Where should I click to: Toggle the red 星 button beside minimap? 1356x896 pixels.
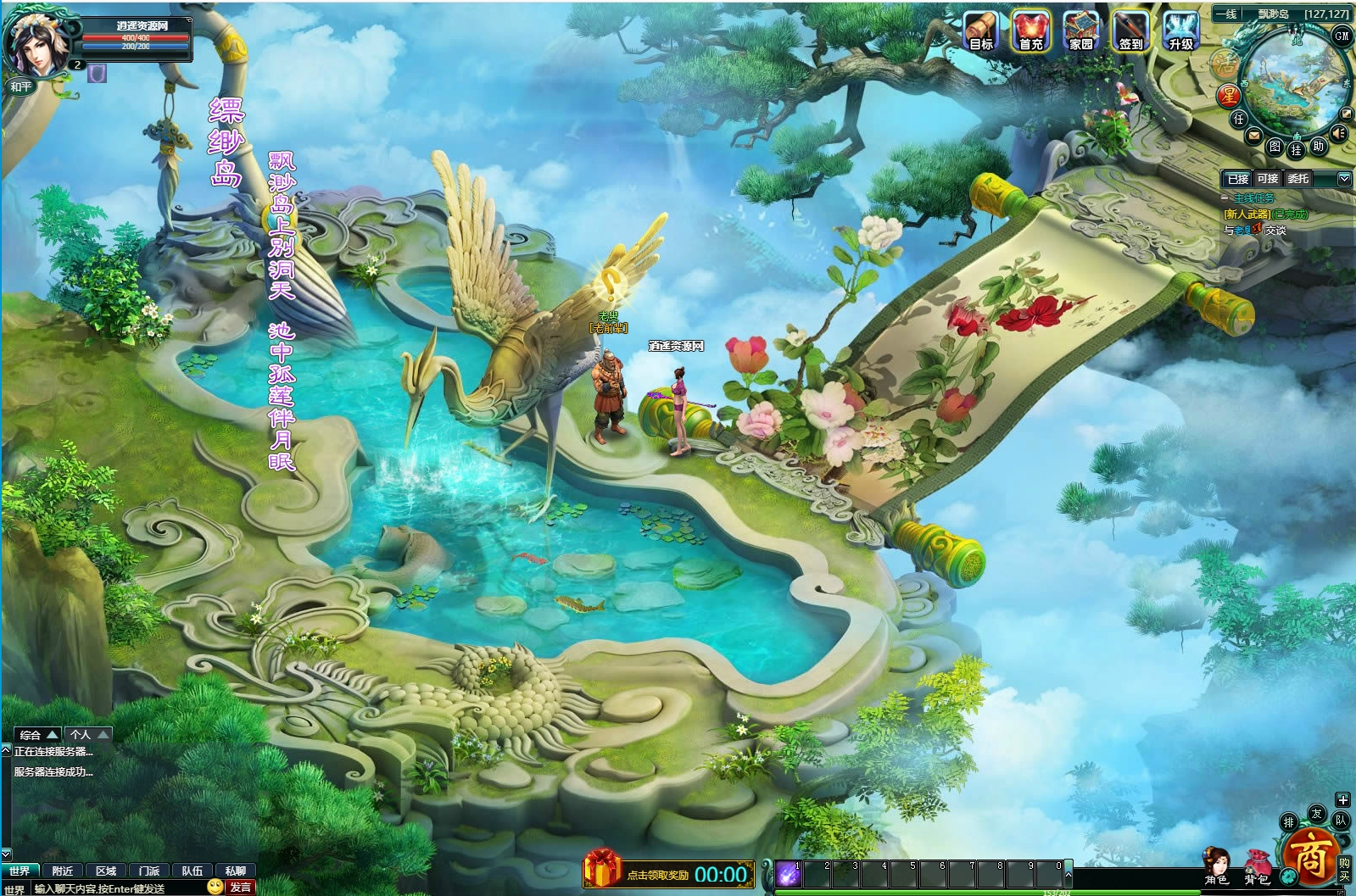pos(1228,93)
